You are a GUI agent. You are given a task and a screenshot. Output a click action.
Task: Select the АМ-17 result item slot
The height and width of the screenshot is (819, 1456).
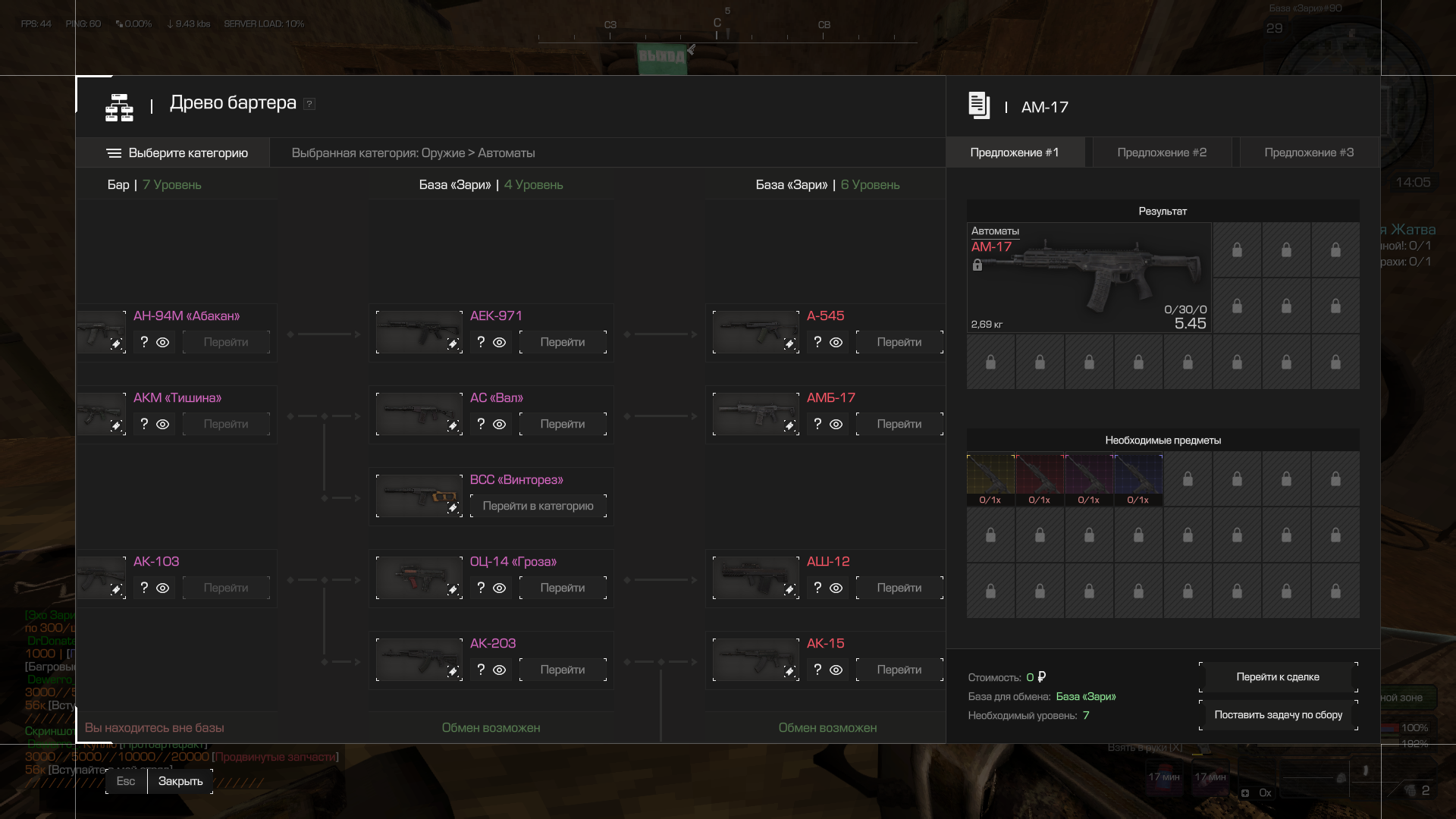pos(1088,278)
